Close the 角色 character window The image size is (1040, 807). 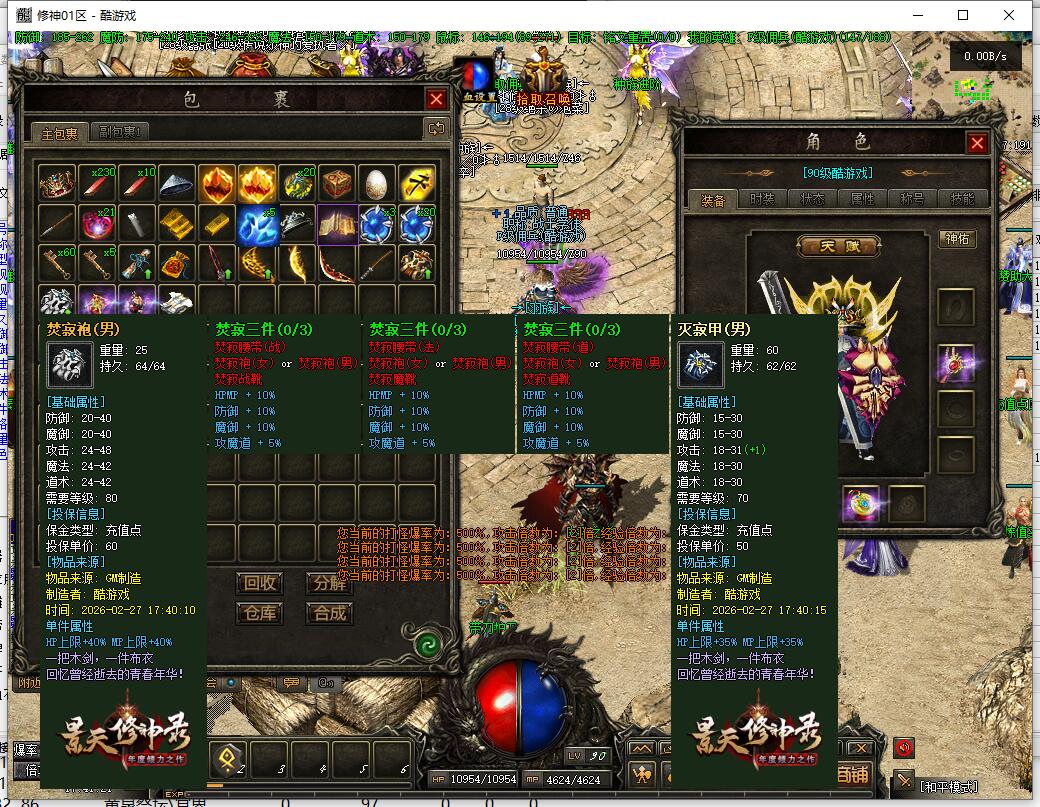point(977,143)
